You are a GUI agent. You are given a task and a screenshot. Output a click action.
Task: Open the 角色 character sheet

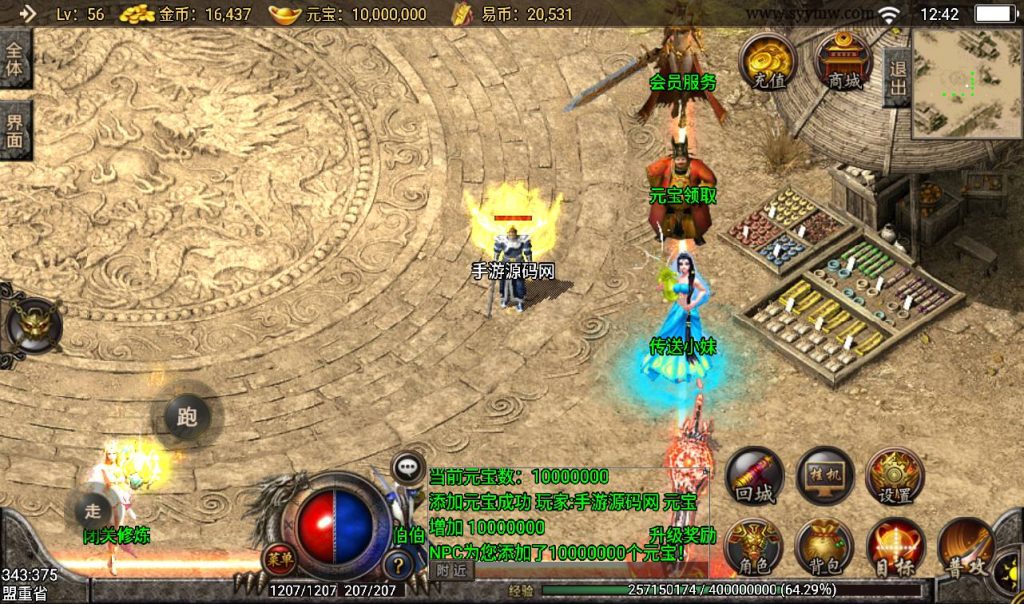click(755, 548)
